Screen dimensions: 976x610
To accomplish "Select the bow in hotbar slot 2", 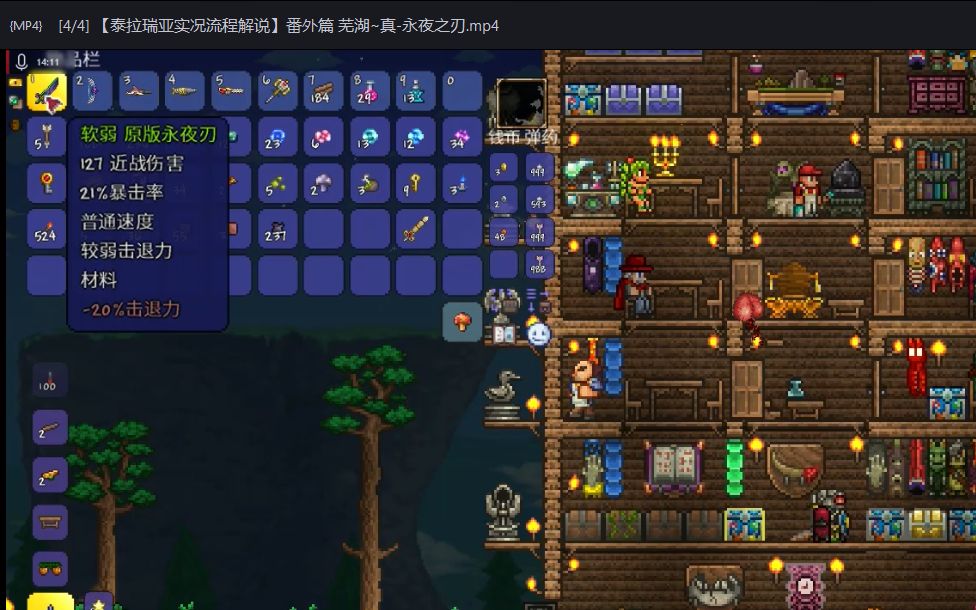I will [93, 92].
